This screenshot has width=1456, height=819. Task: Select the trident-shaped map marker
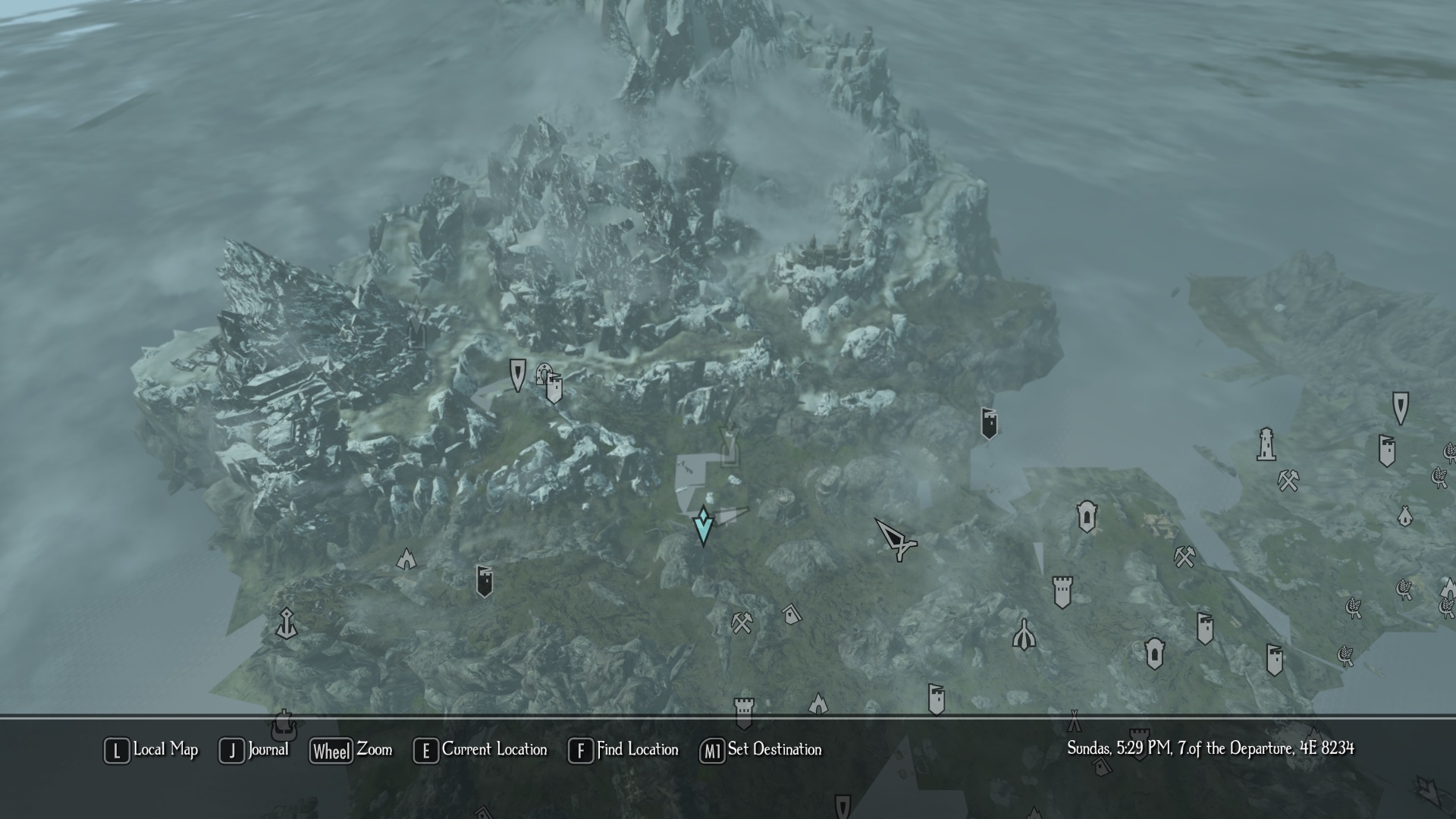(1024, 635)
